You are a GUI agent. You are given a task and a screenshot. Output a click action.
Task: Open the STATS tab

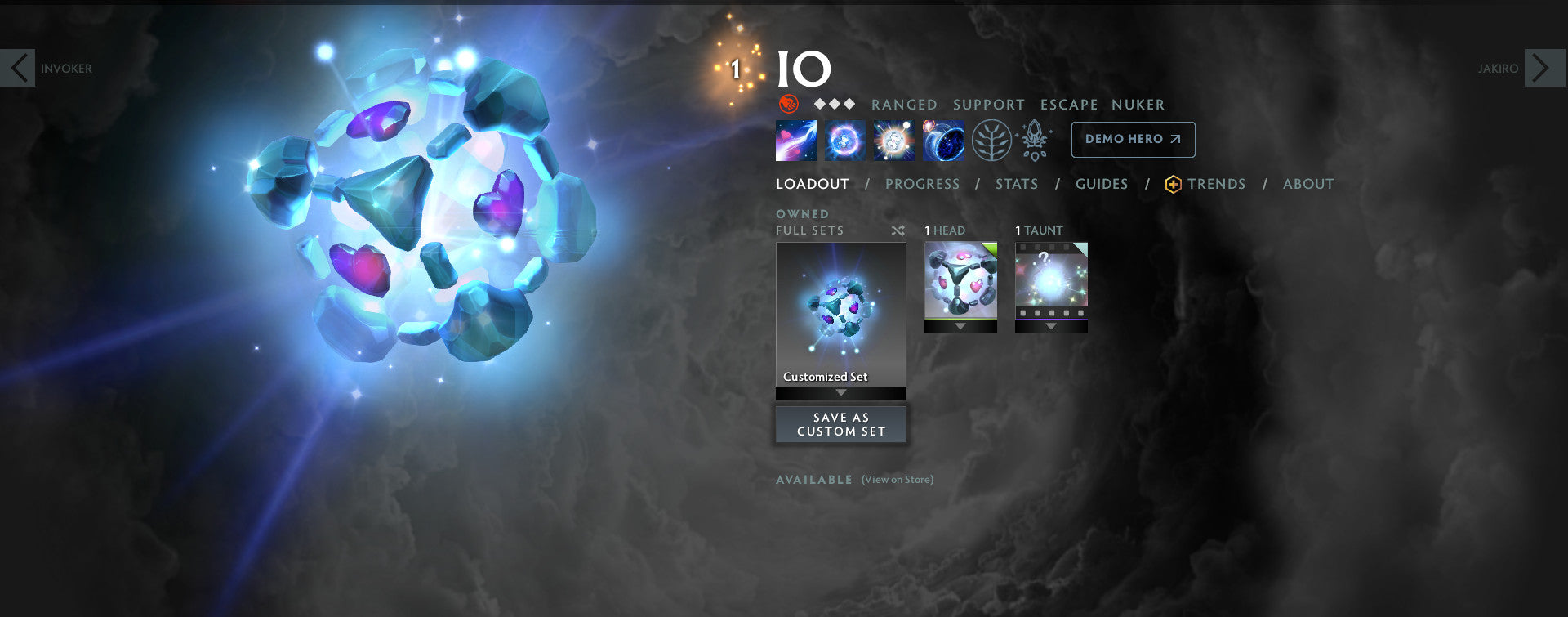(x=1016, y=184)
